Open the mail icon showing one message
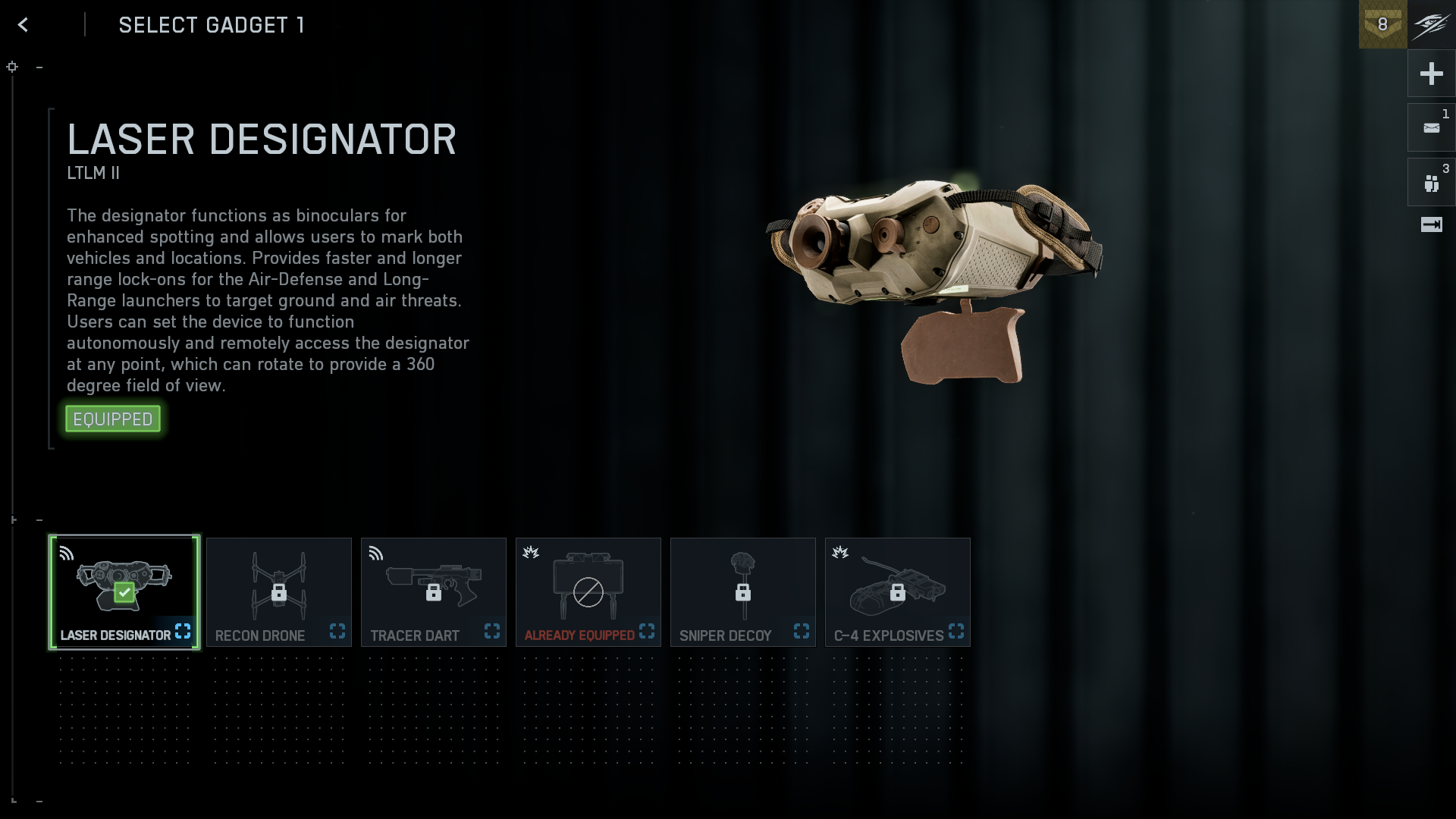1456x819 pixels. (x=1431, y=128)
